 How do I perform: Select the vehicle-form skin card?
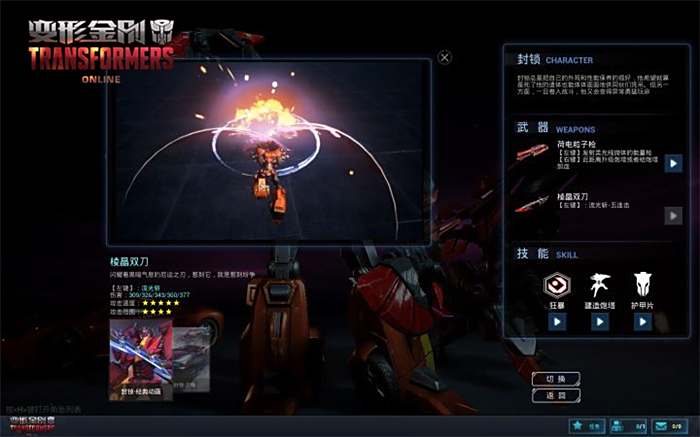click(x=193, y=357)
